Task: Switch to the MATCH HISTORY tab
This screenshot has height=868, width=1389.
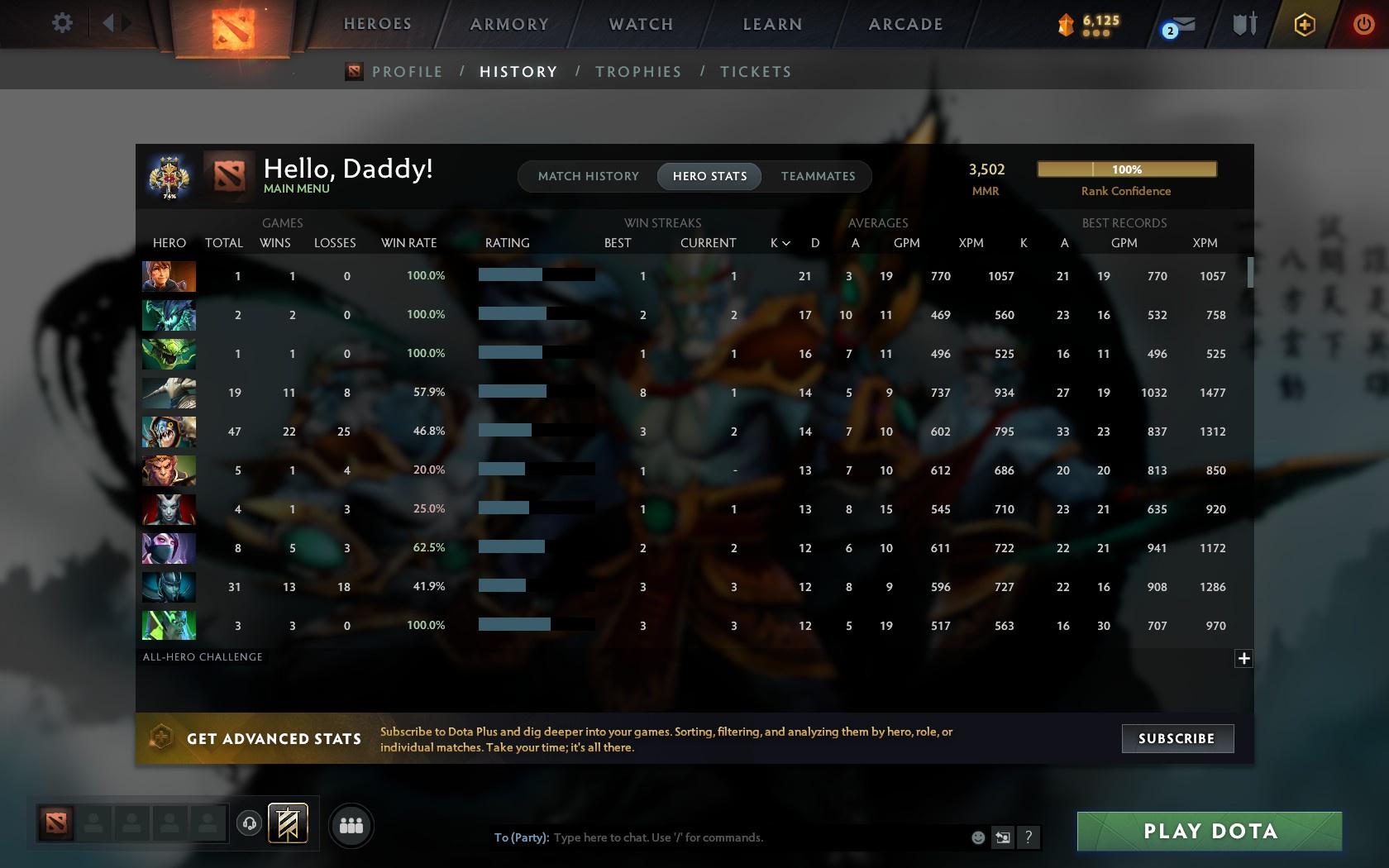Action: coord(587,176)
